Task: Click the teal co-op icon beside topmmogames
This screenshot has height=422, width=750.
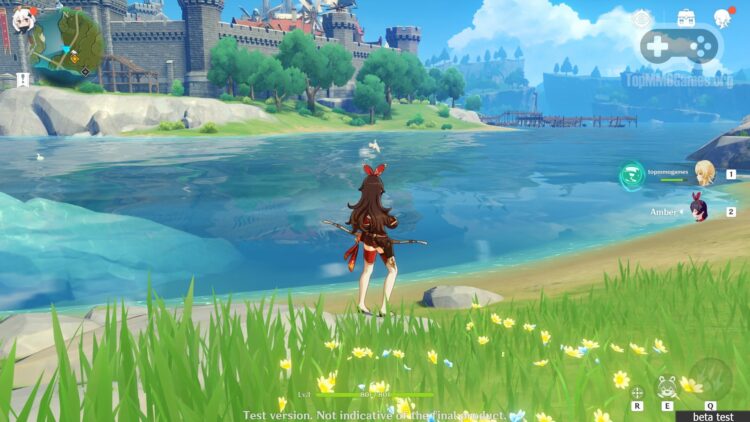Action: [632, 174]
